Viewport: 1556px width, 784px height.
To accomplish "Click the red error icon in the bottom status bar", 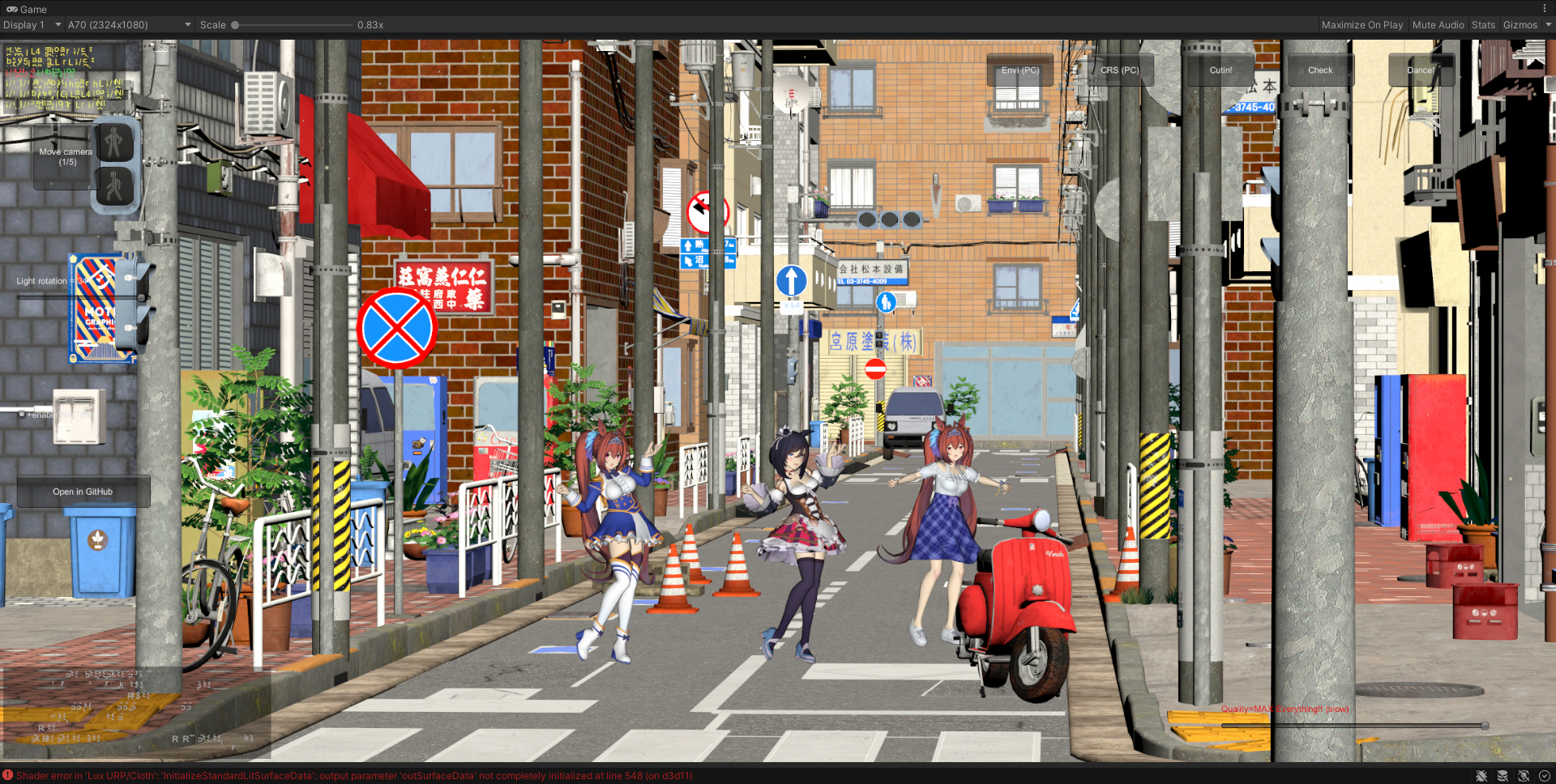I will [x=7, y=775].
